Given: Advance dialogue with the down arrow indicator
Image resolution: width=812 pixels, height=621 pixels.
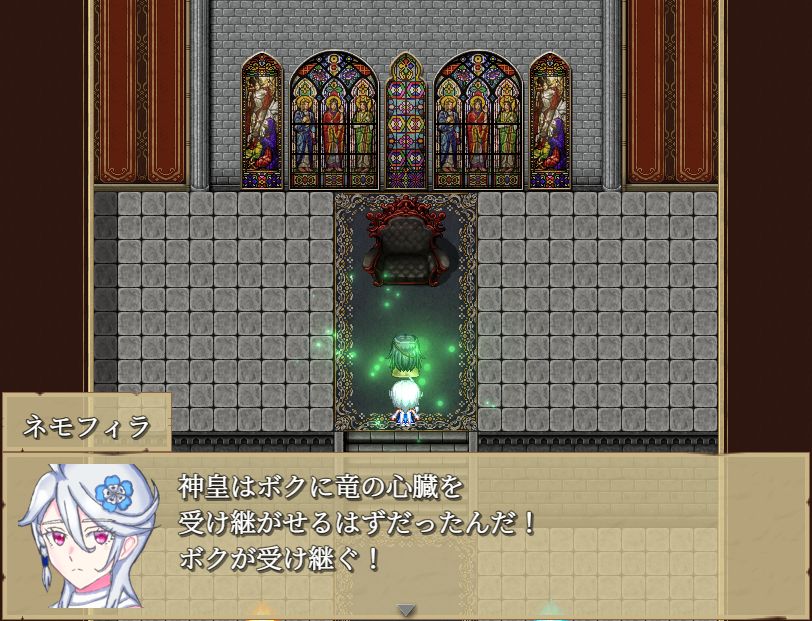Looking at the screenshot, I should coord(405,609).
